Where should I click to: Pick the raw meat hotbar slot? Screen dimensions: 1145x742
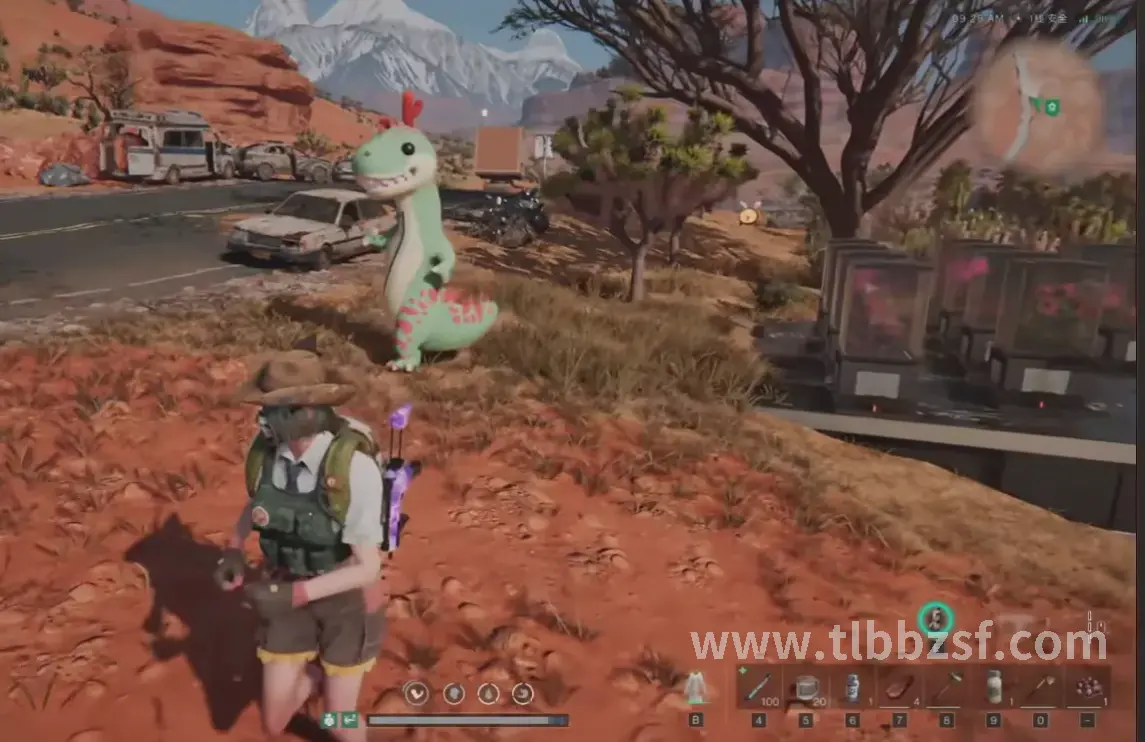tap(899, 687)
